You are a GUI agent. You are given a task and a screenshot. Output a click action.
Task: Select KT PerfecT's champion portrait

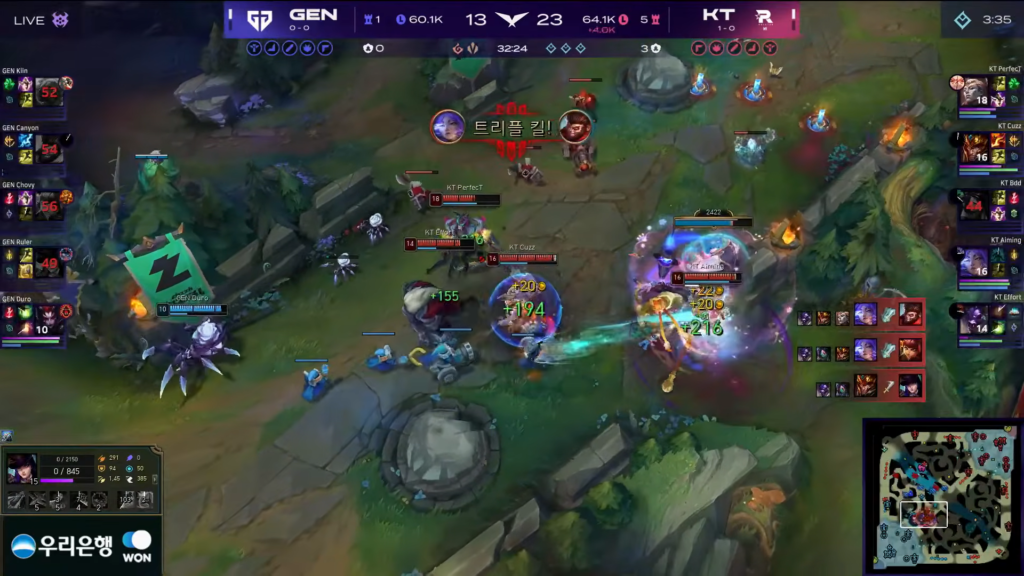click(975, 92)
